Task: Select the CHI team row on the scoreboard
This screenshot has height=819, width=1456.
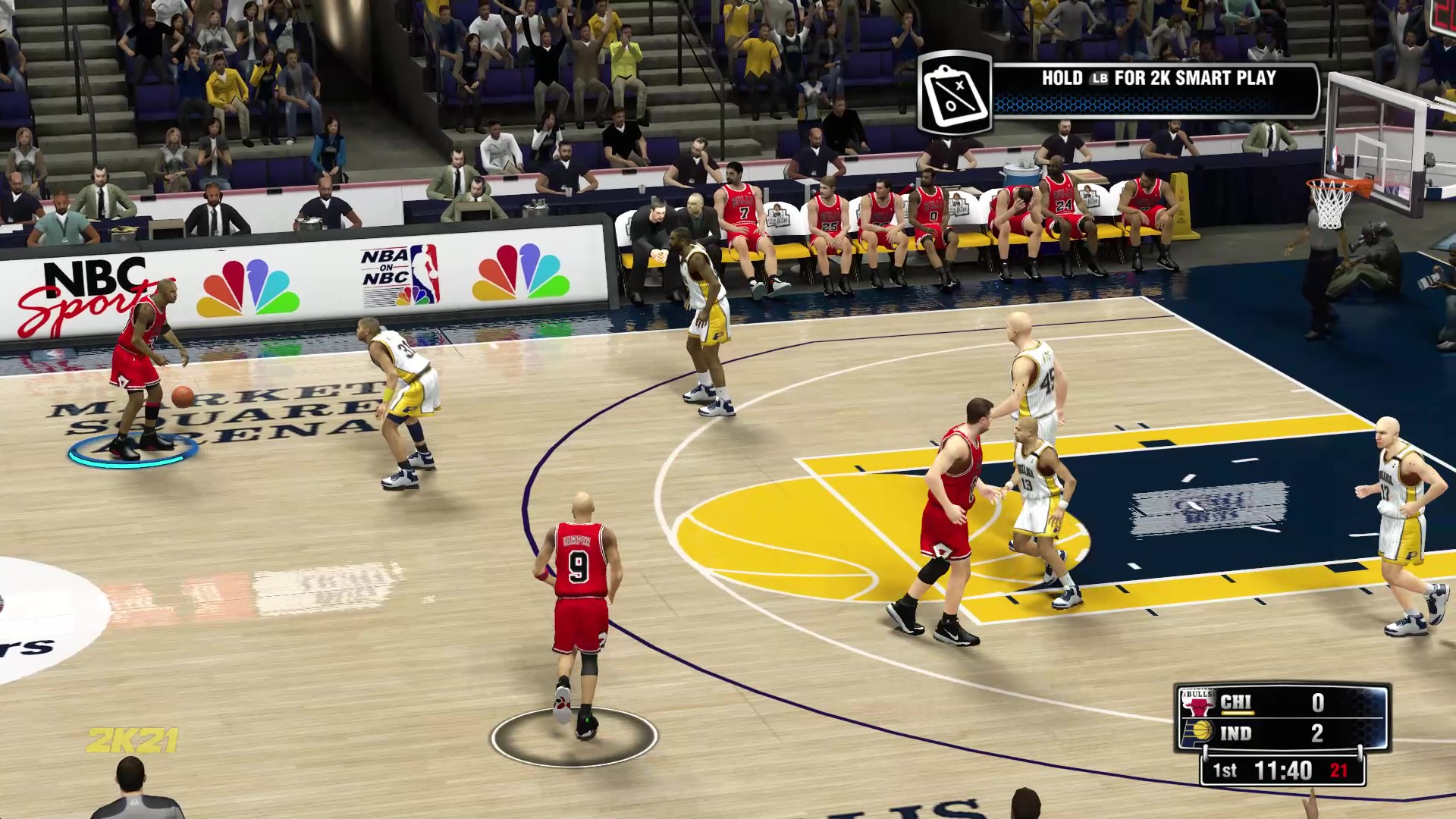Action: point(1238,701)
